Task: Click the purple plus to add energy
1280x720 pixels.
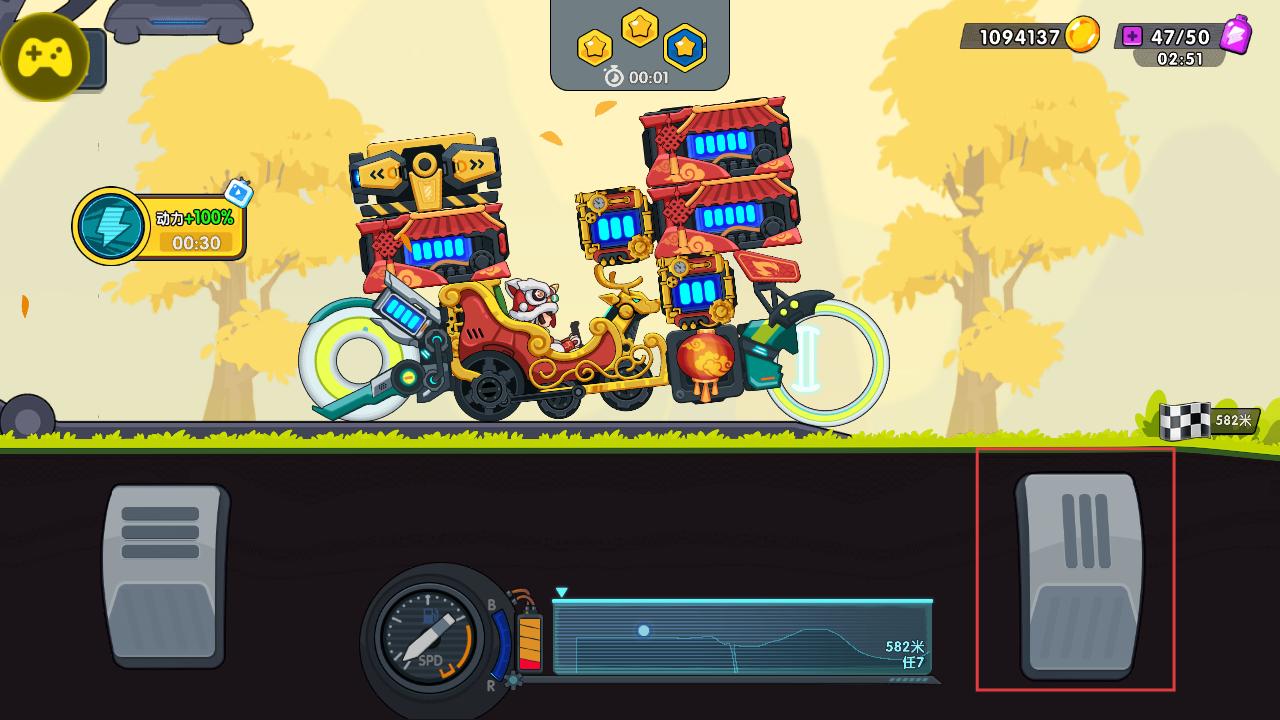Action: [1132, 37]
